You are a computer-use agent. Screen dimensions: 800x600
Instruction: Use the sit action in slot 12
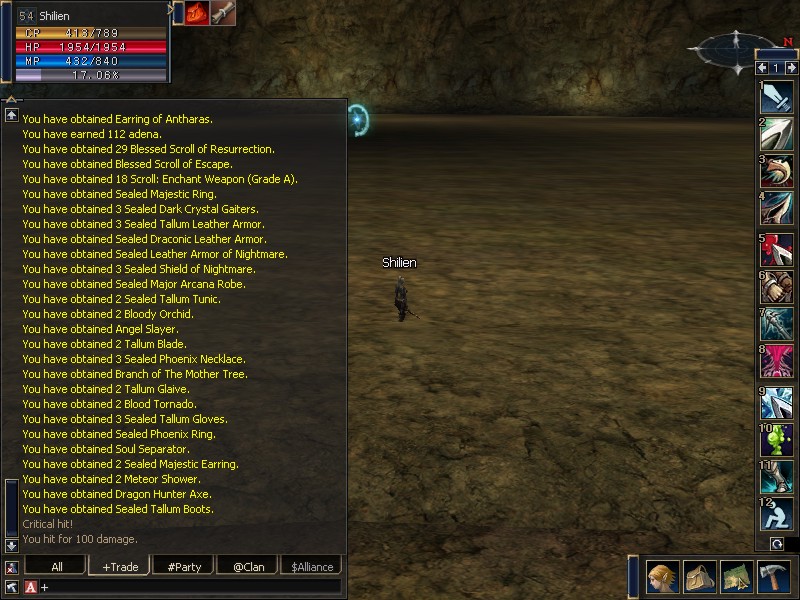pos(777,515)
